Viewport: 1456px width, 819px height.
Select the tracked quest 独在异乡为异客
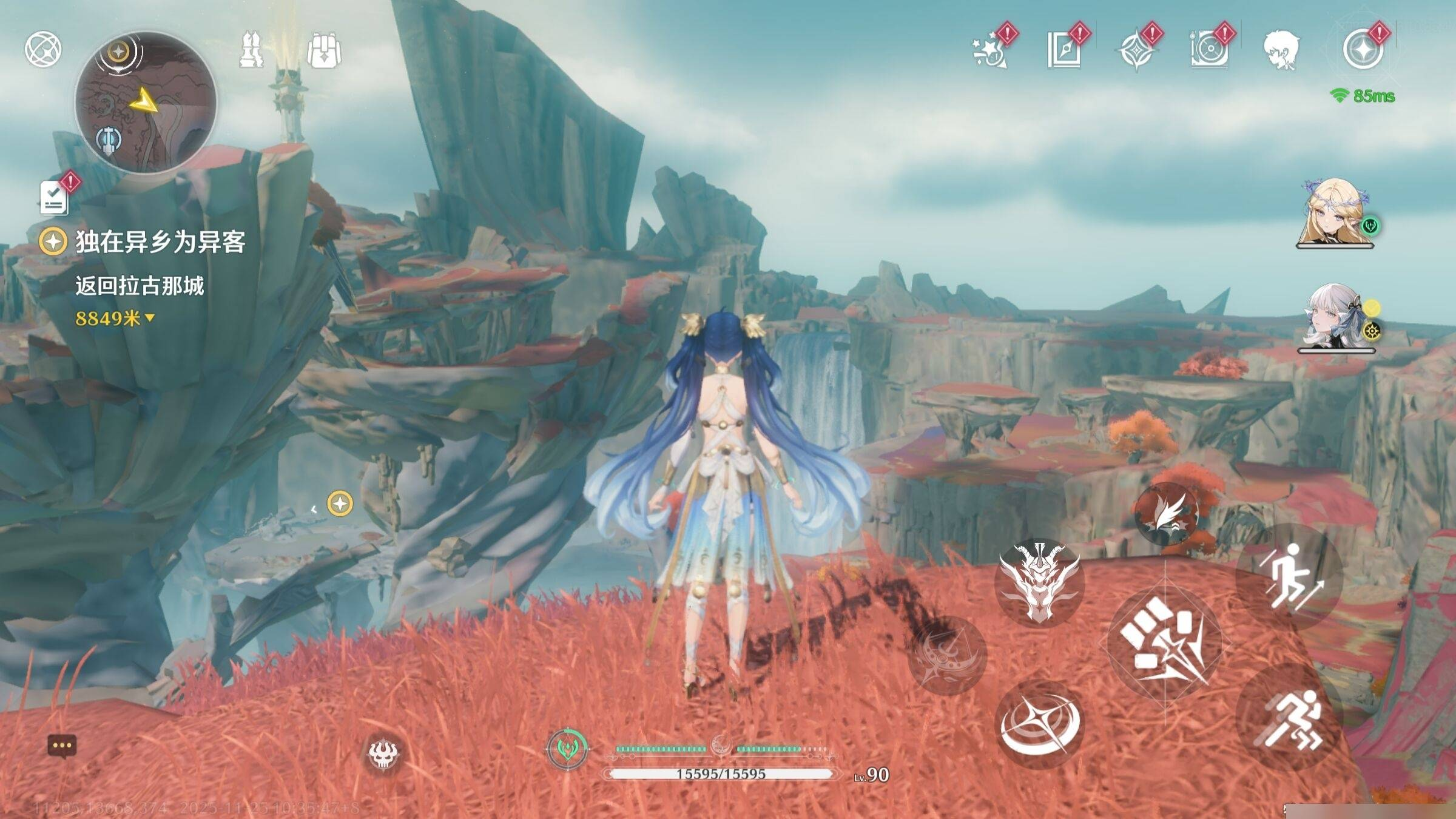click(x=159, y=242)
